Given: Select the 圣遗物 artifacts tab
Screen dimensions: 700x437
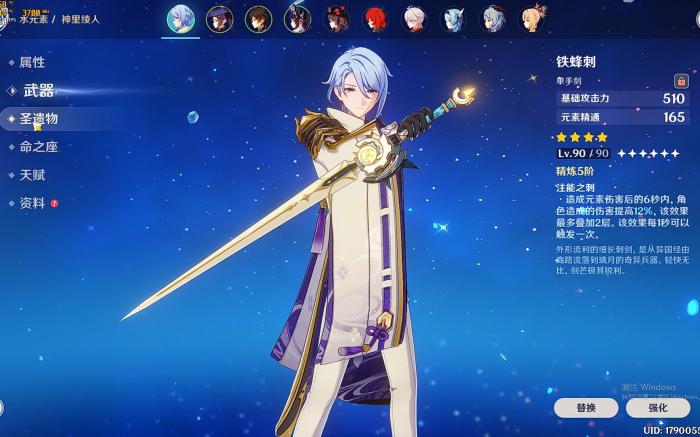Looking at the screenshot, I should [39, 118].
